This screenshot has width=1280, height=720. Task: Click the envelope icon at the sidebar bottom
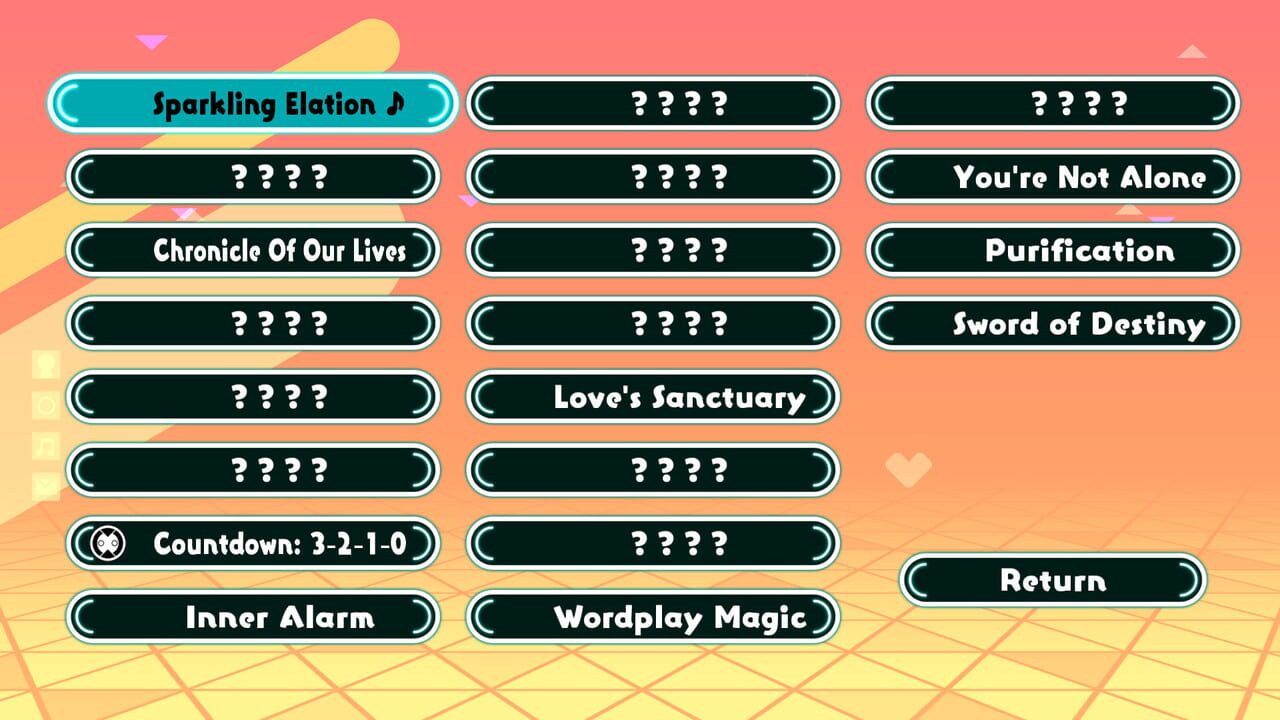click(47, 481)
